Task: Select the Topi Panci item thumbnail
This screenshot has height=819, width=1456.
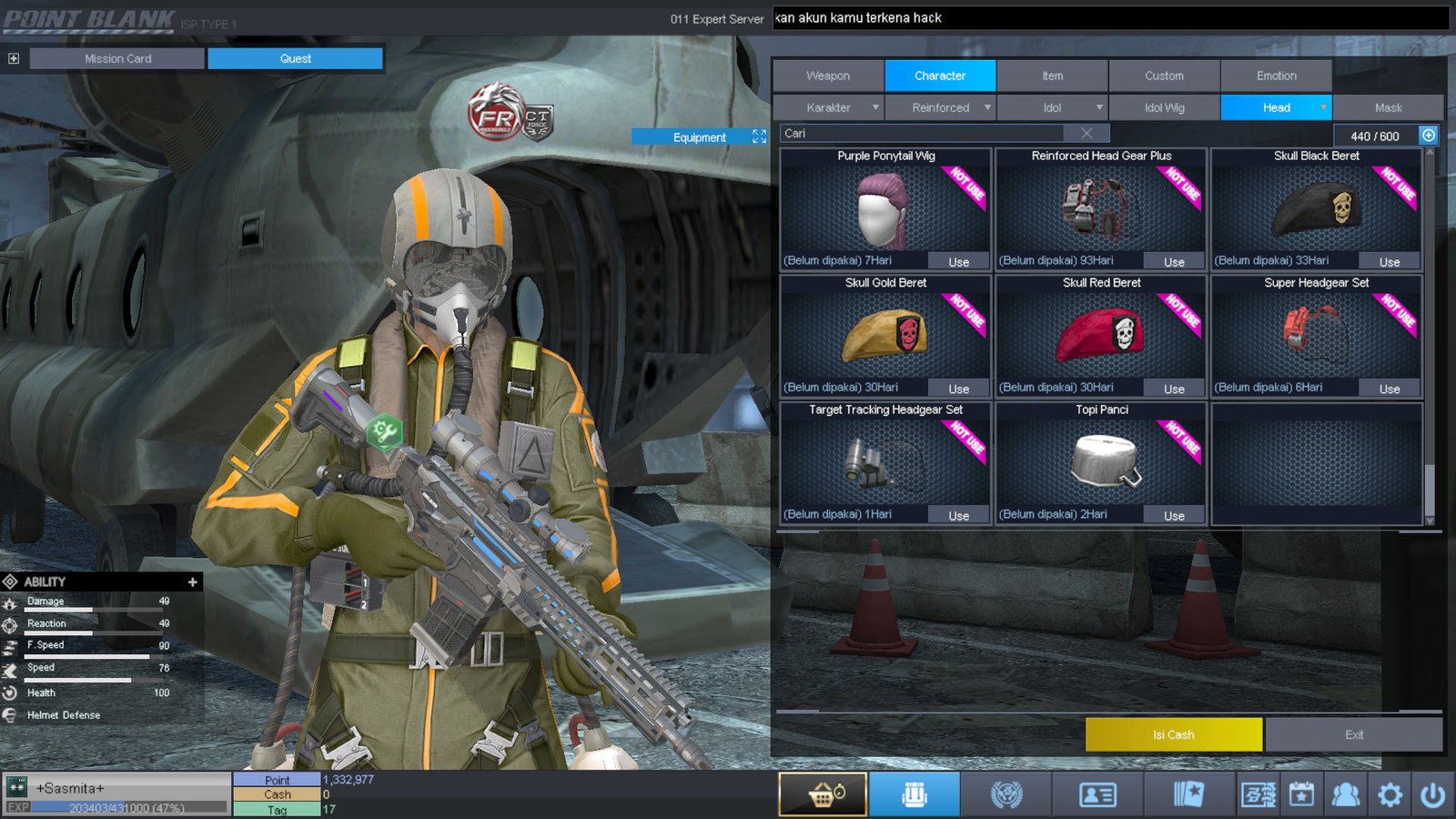Action: [1102, 460]
